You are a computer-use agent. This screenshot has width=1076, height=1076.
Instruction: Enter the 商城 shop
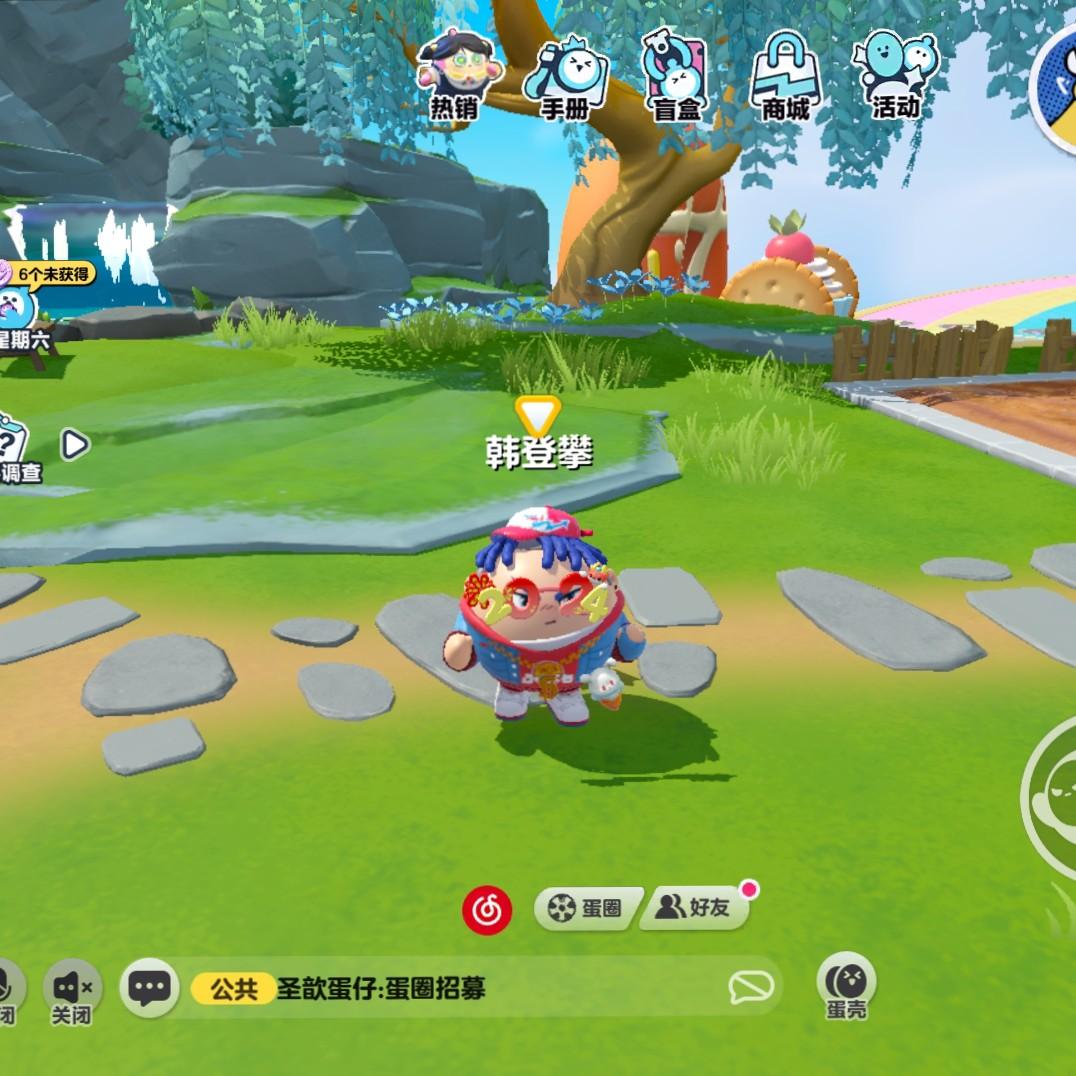pyautogui.click(x=786, y=76)
